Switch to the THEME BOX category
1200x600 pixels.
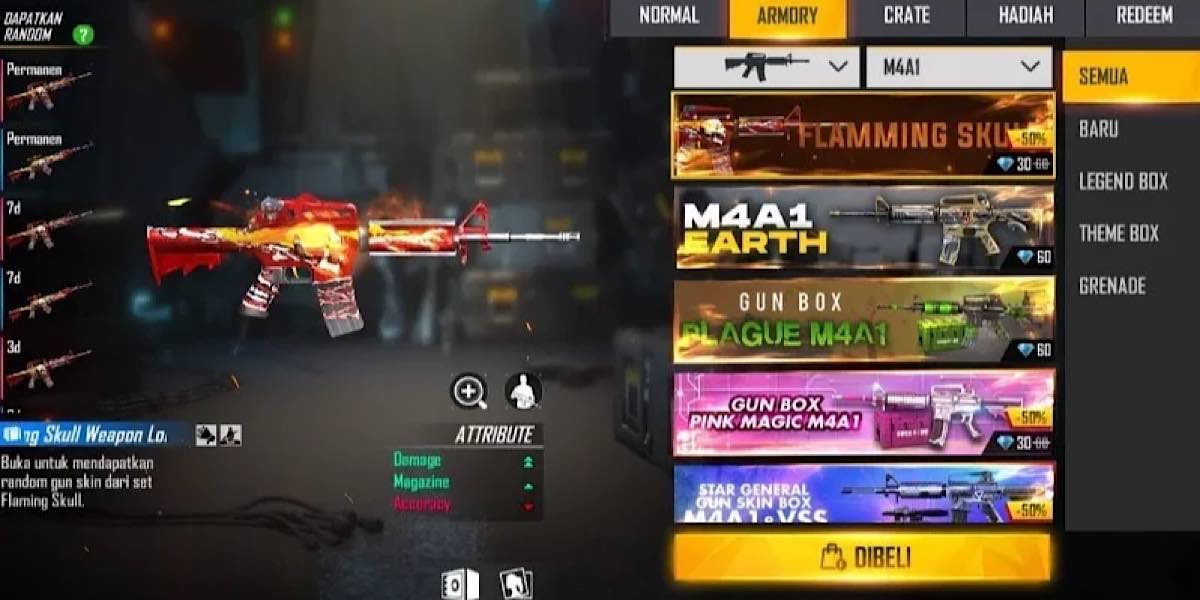(1118, 233)
